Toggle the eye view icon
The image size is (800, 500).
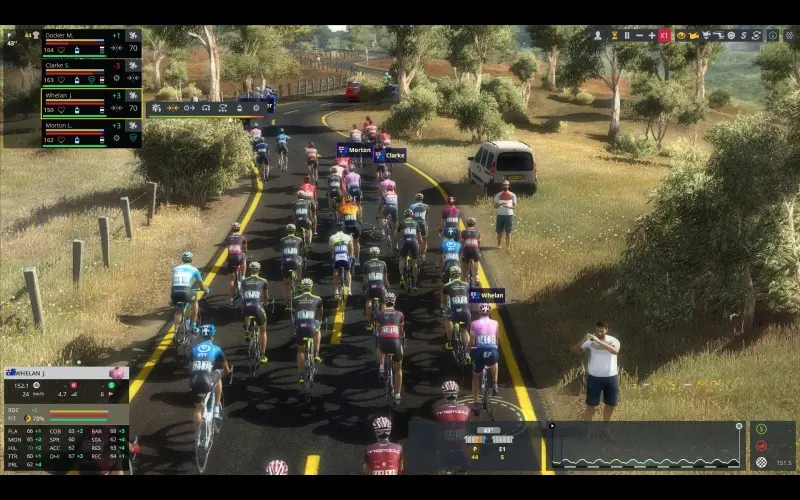point(680,35)
